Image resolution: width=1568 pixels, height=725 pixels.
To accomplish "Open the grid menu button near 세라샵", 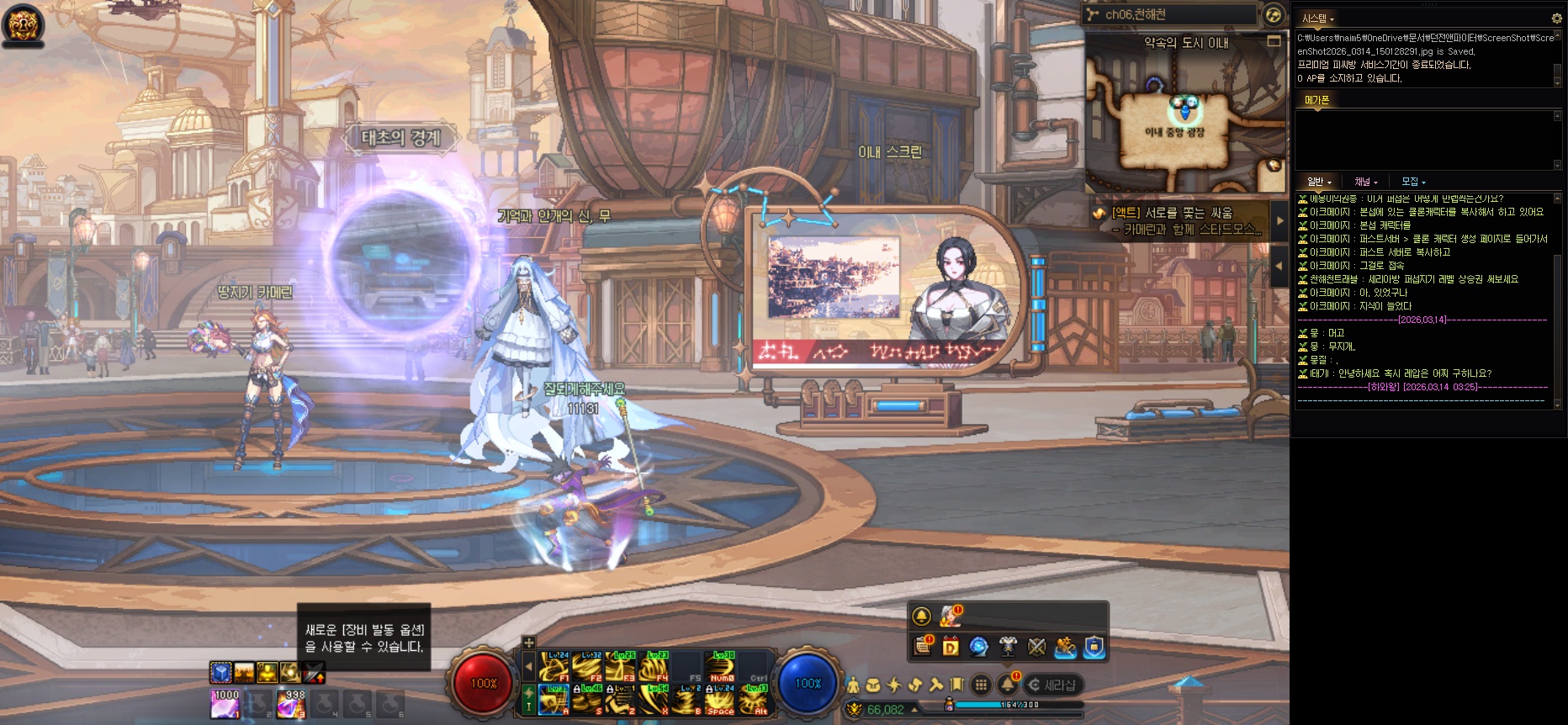I will pyautogui.click(x=981, y=685).
